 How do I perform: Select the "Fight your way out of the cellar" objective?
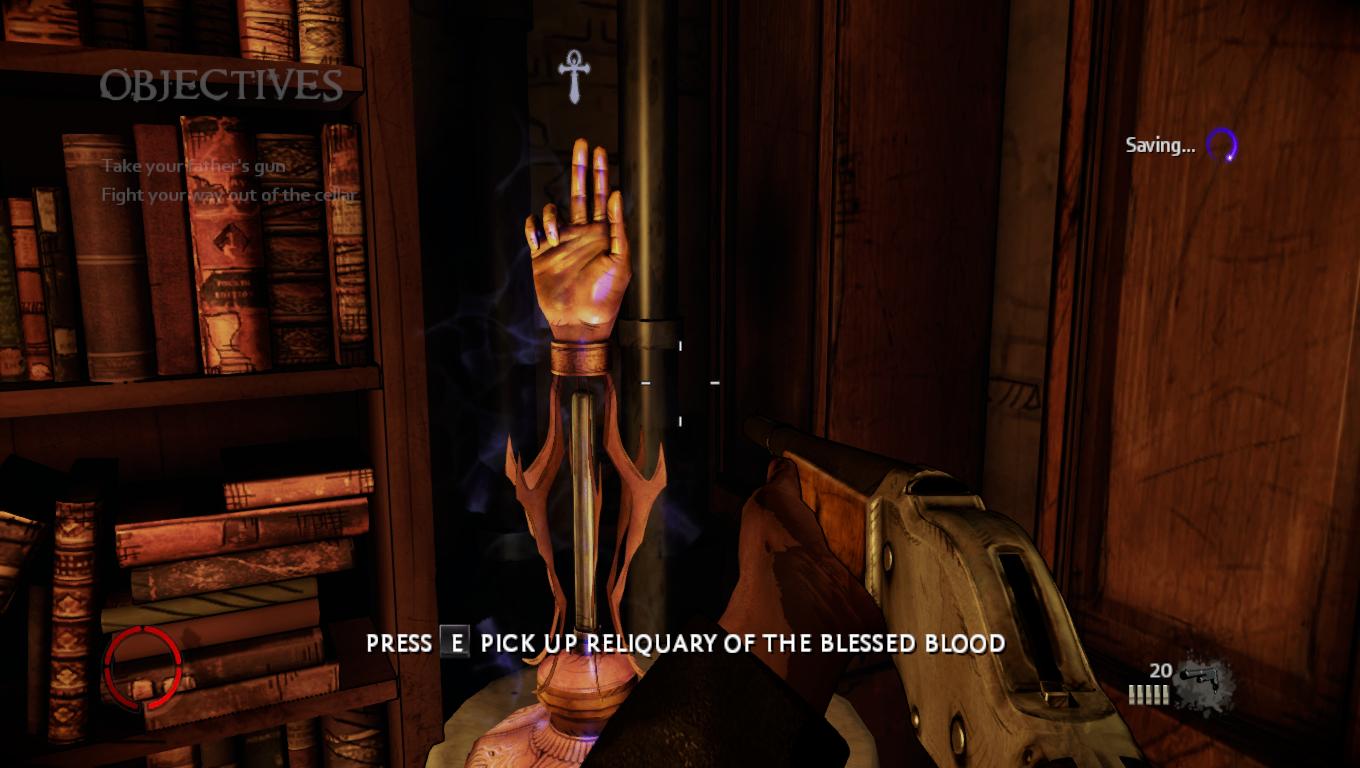[228, 195]
